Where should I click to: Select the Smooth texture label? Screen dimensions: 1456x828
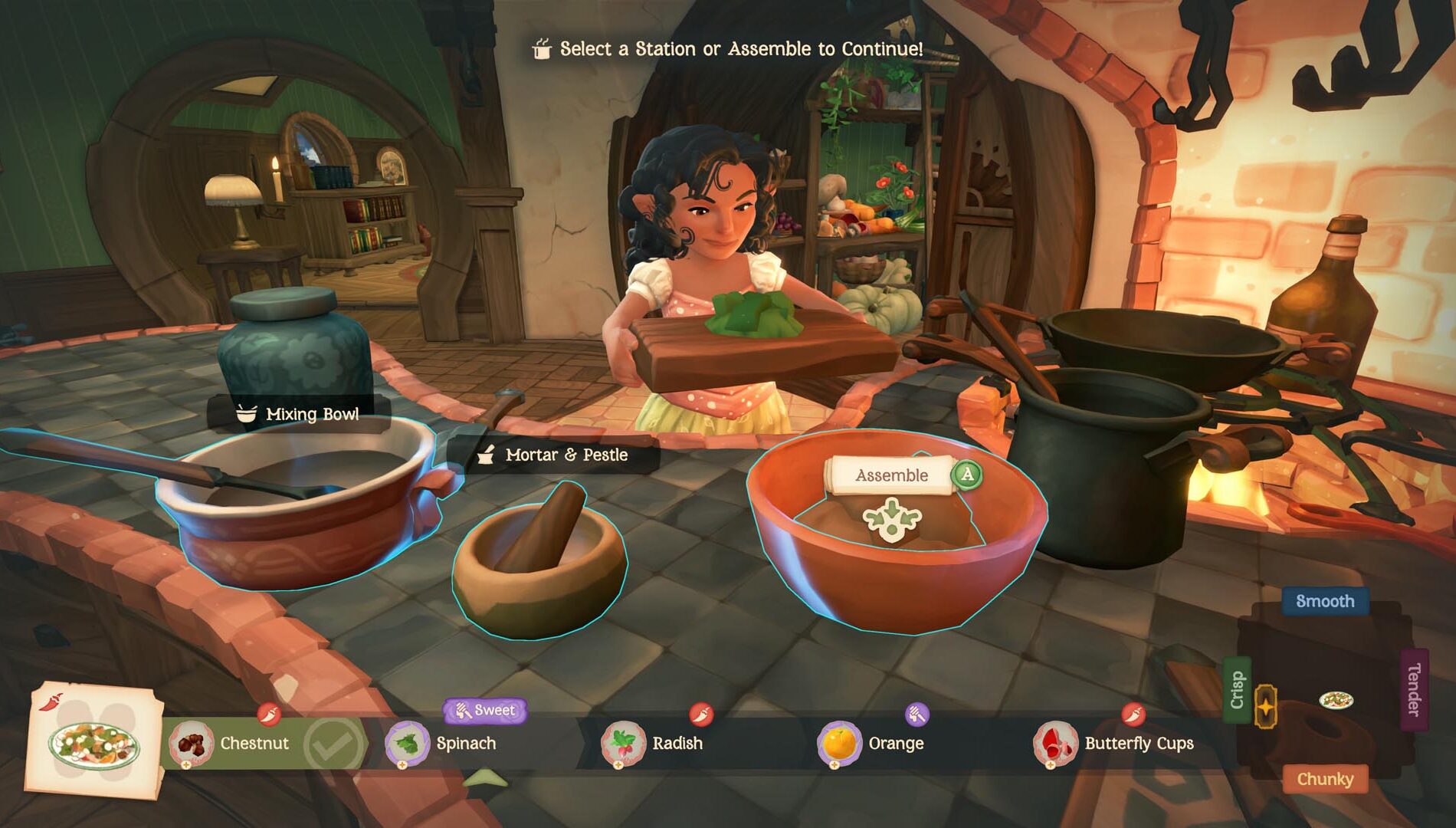[x=1325, y=602]
